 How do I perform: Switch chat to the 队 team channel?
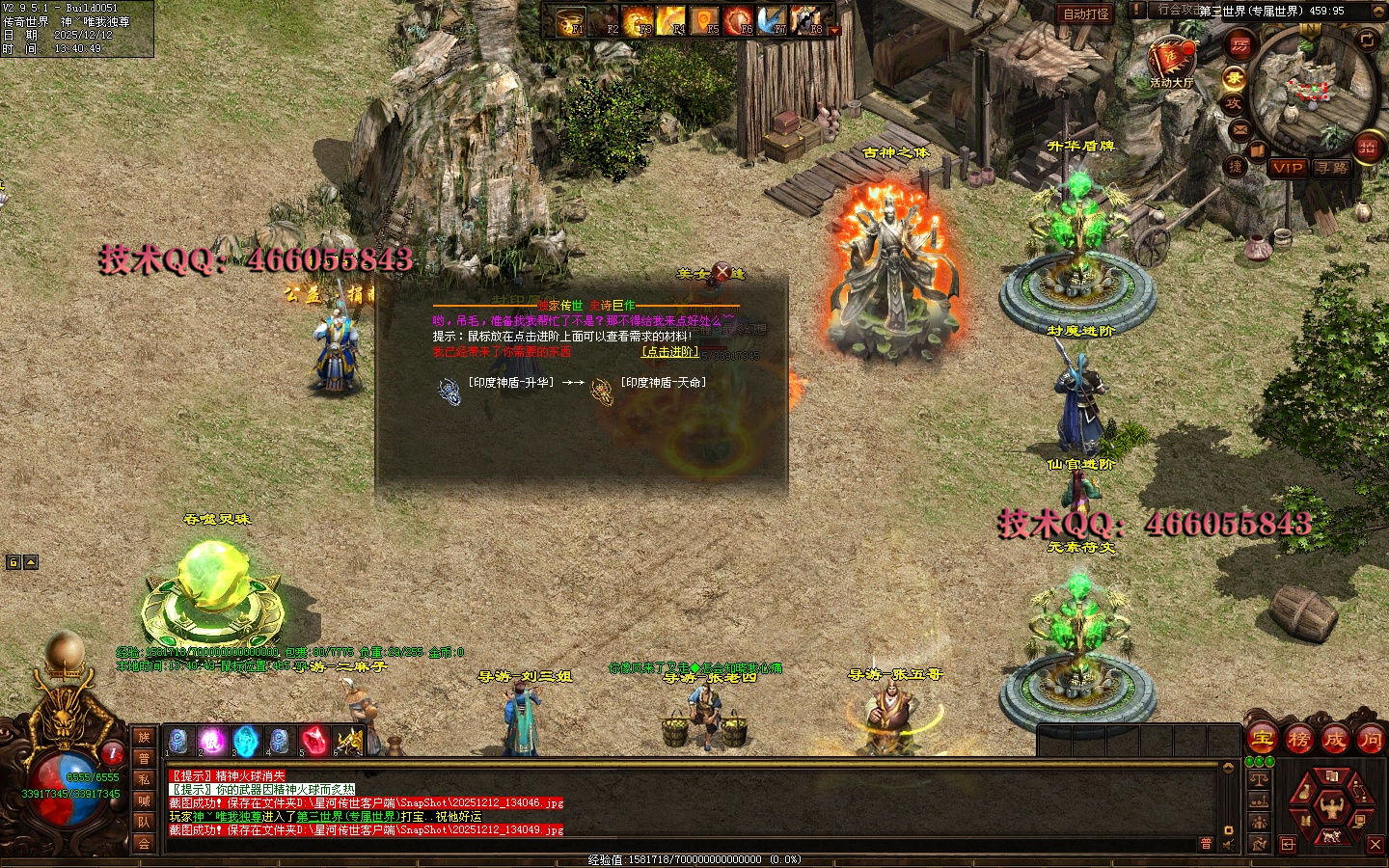click(144, 822)
